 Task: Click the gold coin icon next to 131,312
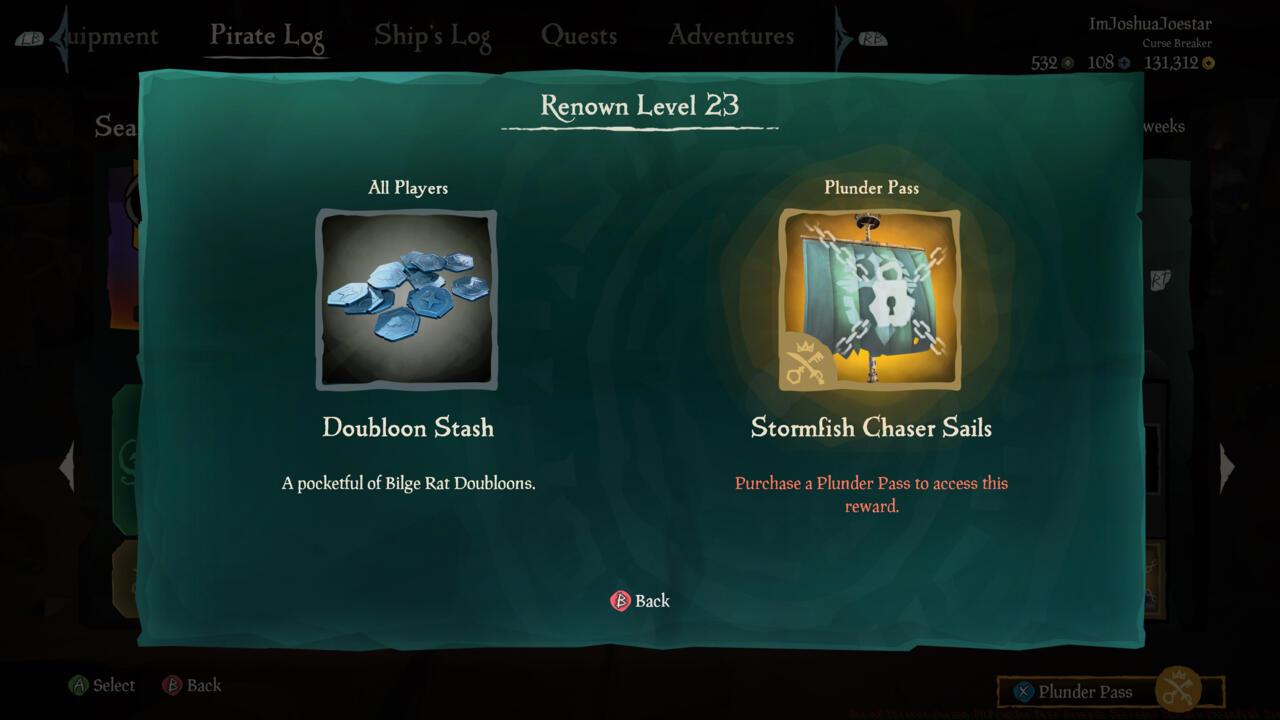(1208, 63)
